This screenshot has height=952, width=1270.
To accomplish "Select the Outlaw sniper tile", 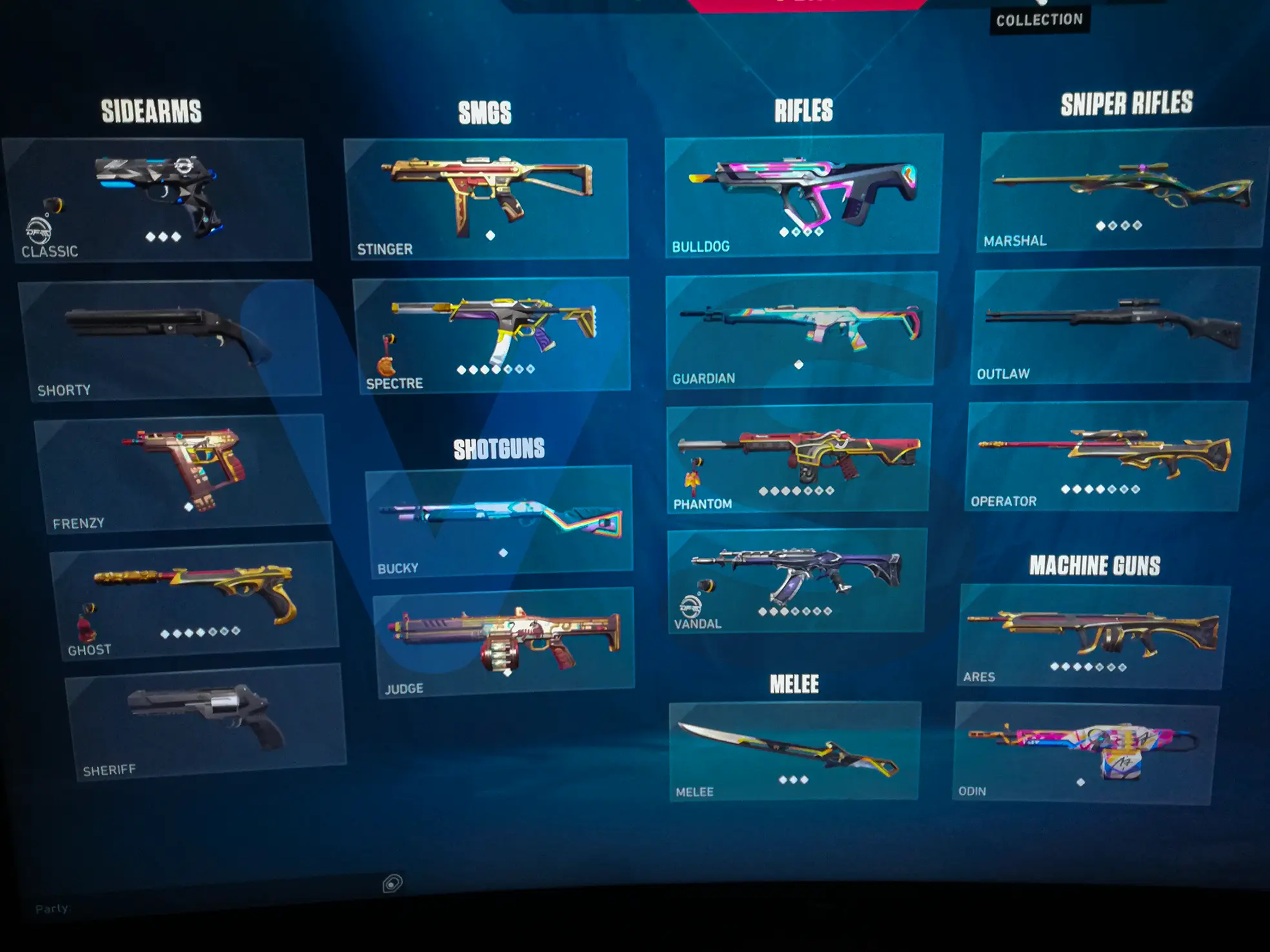I will tap(1114, 327).
